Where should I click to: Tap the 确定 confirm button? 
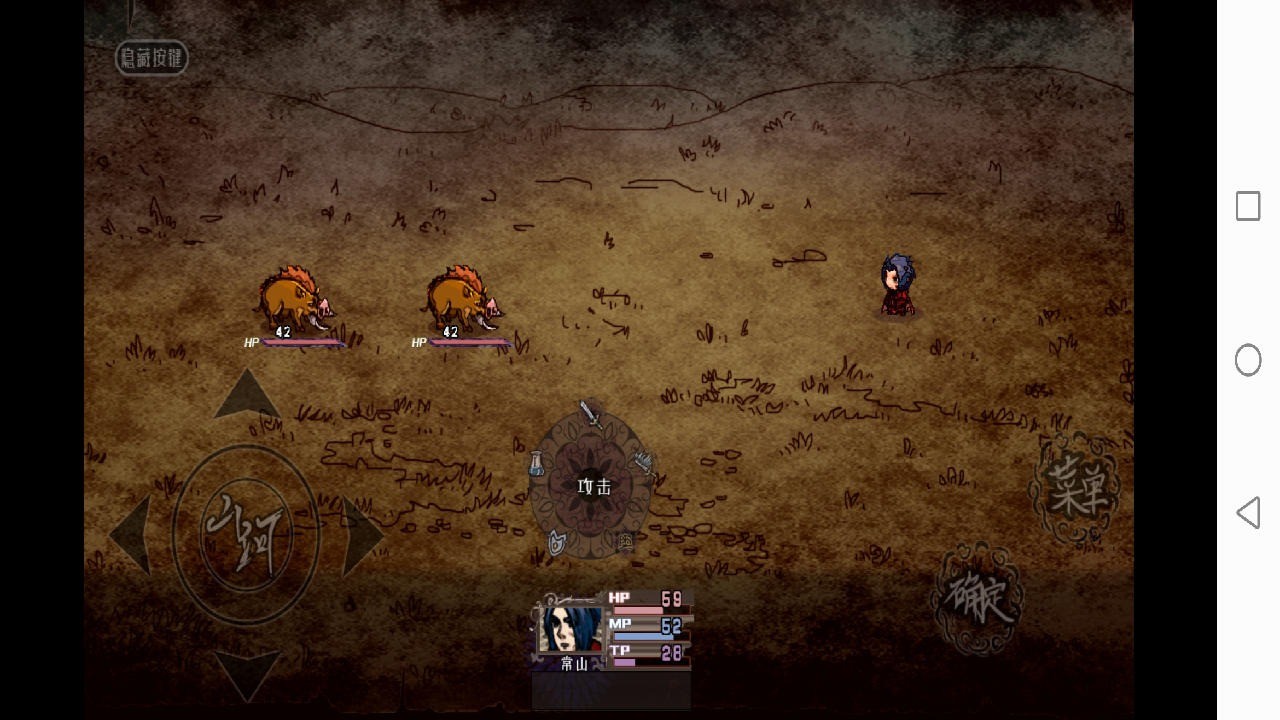[977, 598]
